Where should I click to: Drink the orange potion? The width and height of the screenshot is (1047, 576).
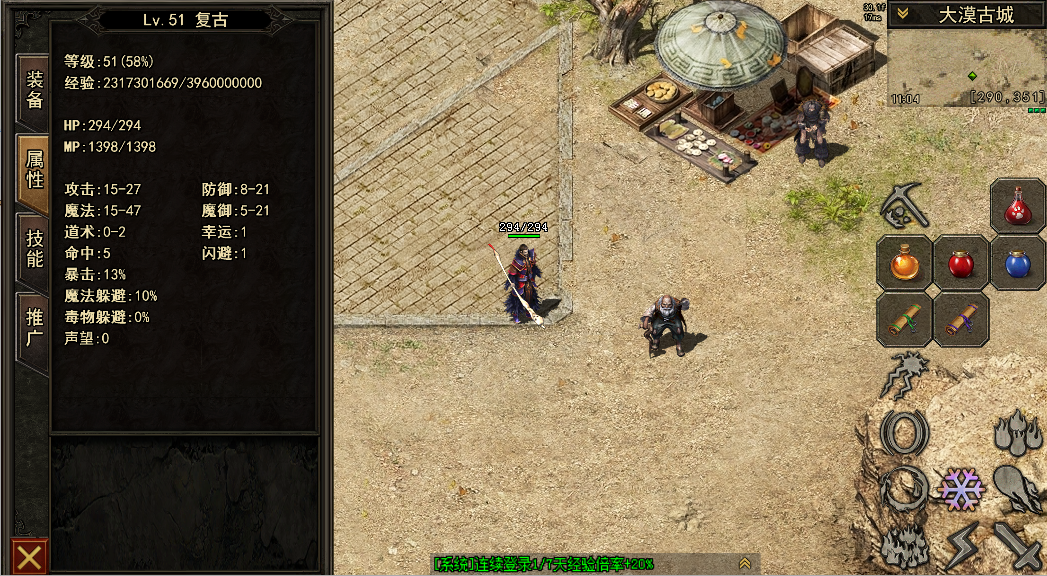[x=905, y=263]
